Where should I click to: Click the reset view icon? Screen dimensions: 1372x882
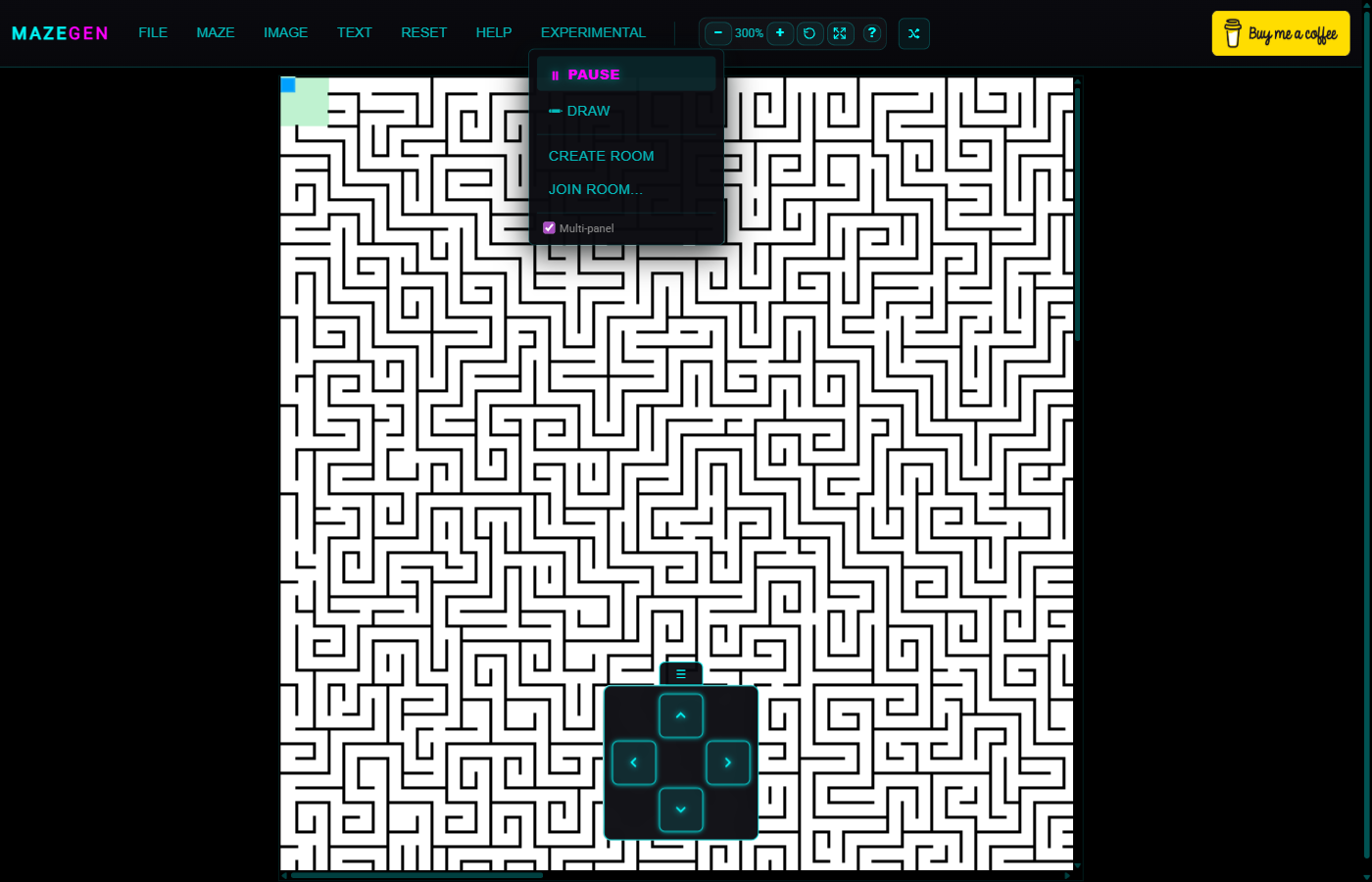point(809,32)
